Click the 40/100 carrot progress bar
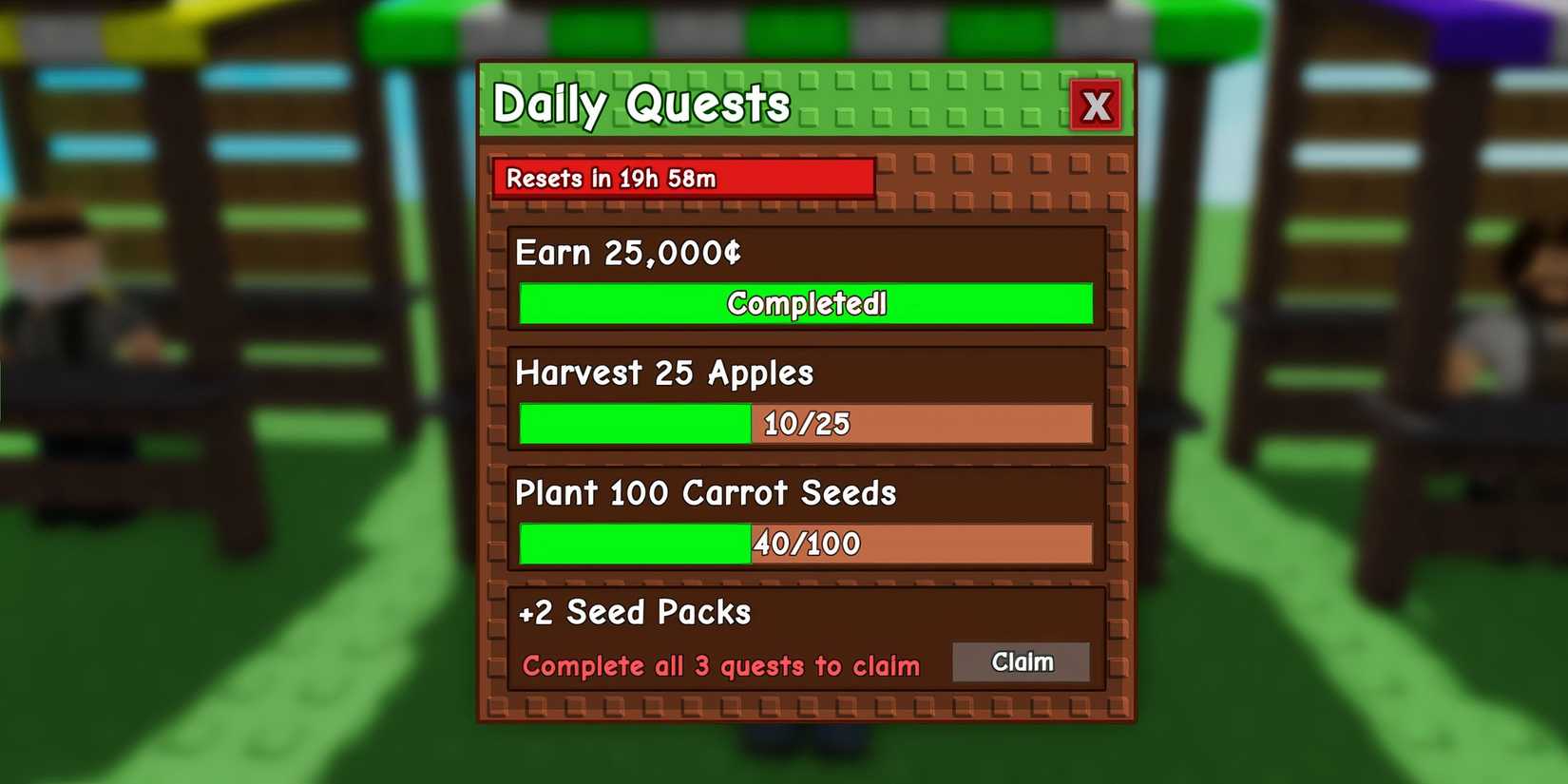 [x=805, y=544]
